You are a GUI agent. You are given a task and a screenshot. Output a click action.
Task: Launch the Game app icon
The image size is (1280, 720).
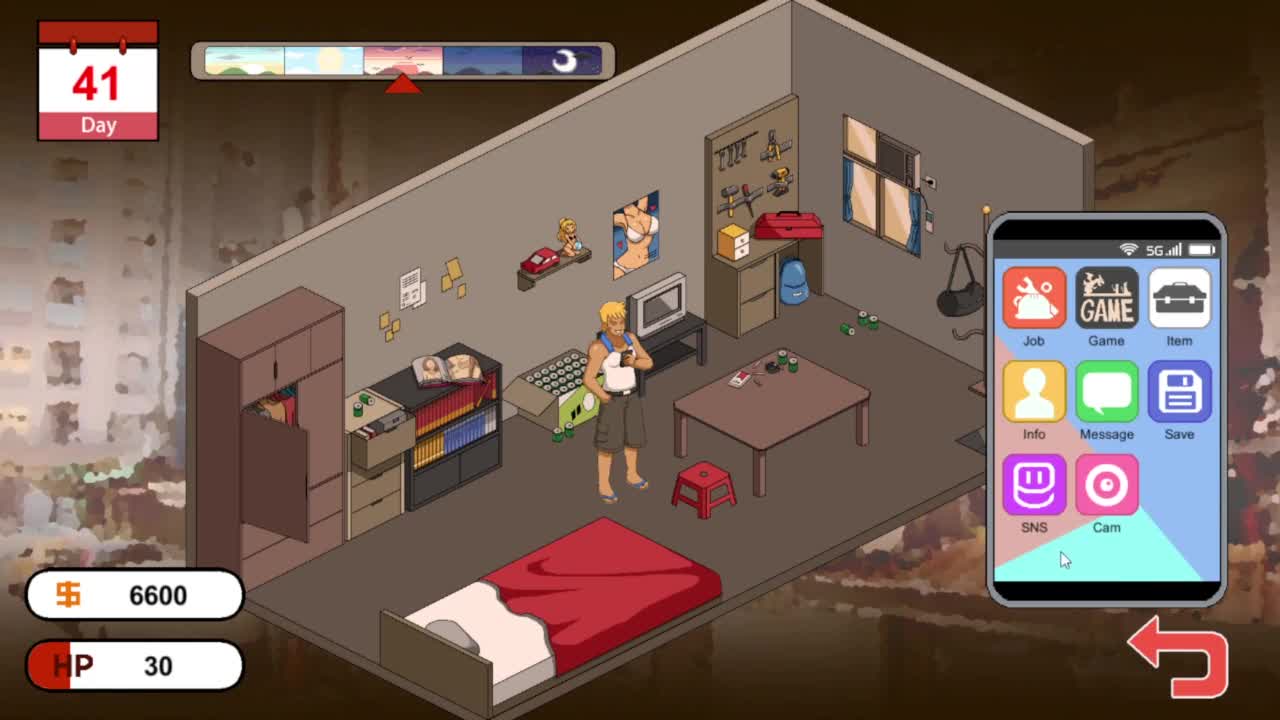pyautogui.click(x=1106, y=298)
